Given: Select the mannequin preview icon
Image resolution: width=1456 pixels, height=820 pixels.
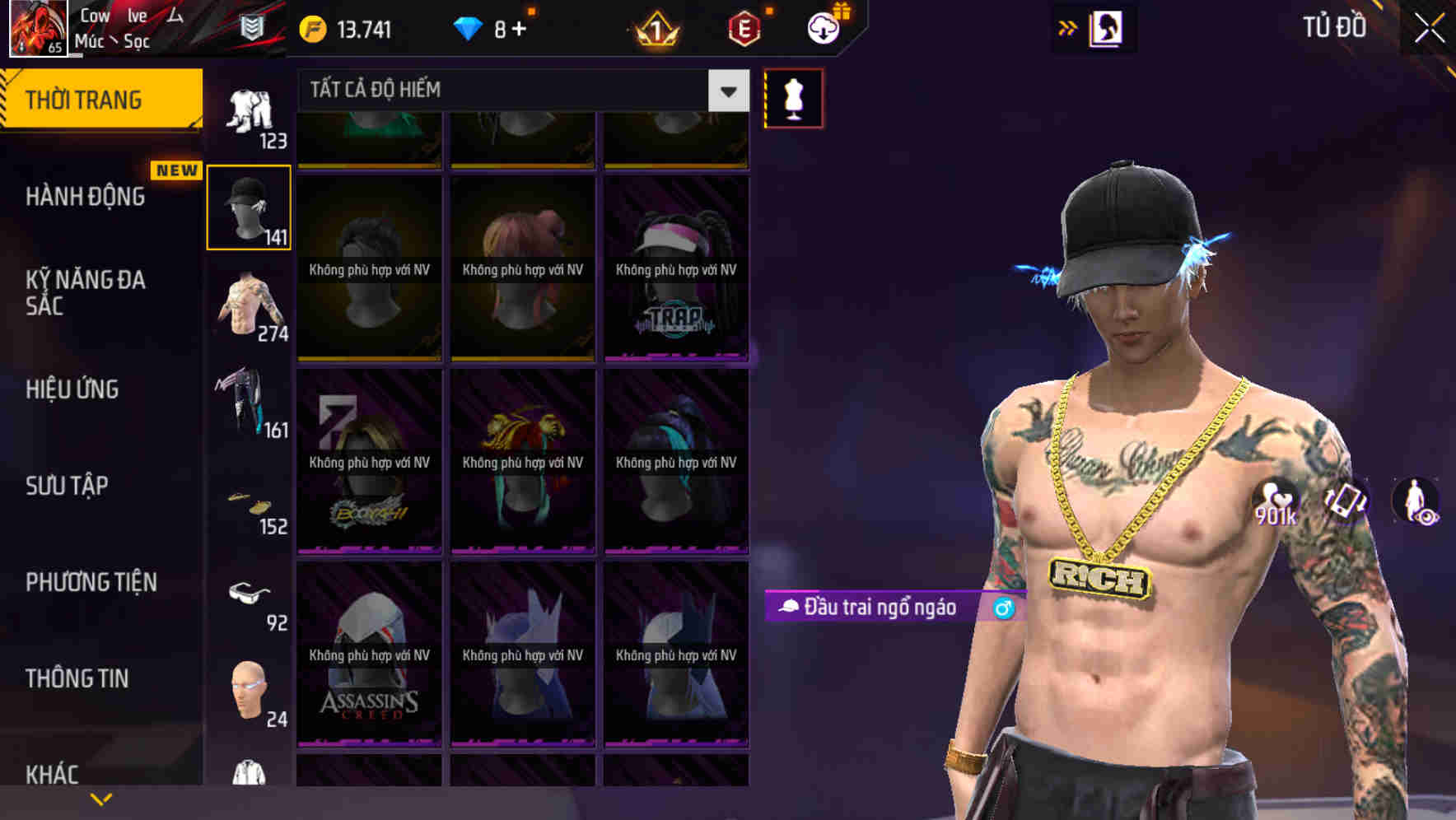Looking at the screenshot, I should tap(792, 97).
